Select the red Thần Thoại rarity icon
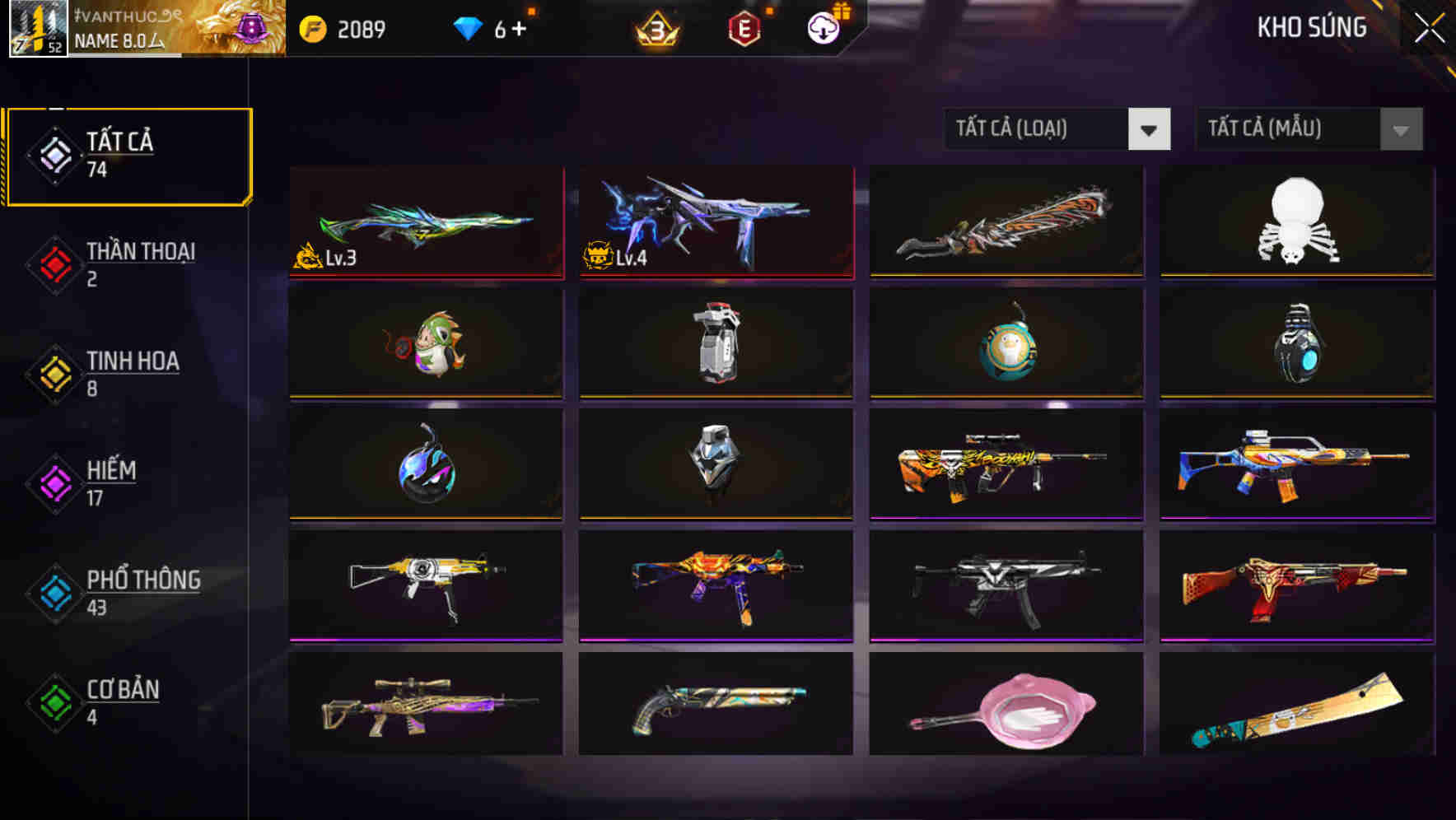 [55, 263]
